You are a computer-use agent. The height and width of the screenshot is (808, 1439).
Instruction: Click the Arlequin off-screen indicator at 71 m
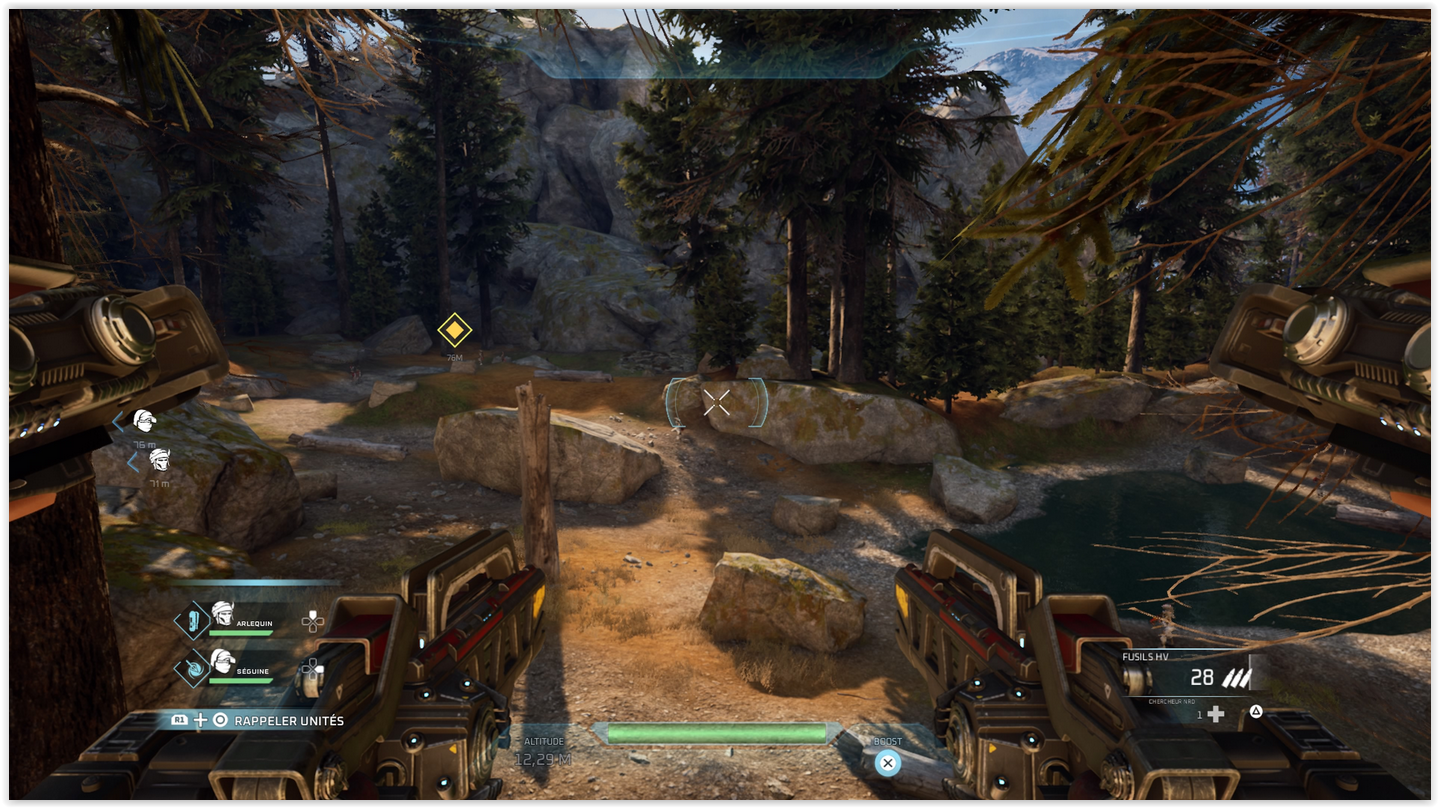(x=159, y=460)
